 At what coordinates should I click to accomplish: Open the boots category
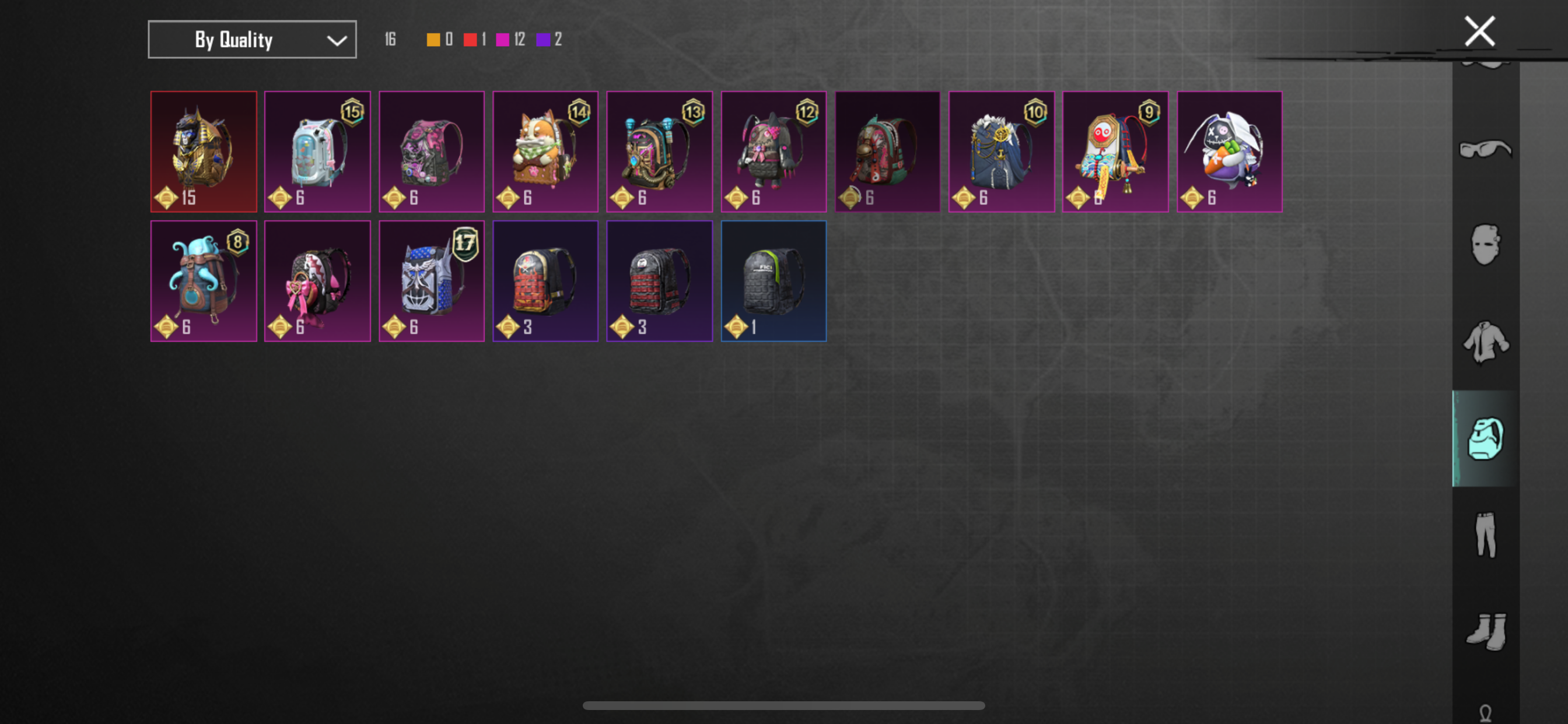(x=1485, y=631)
